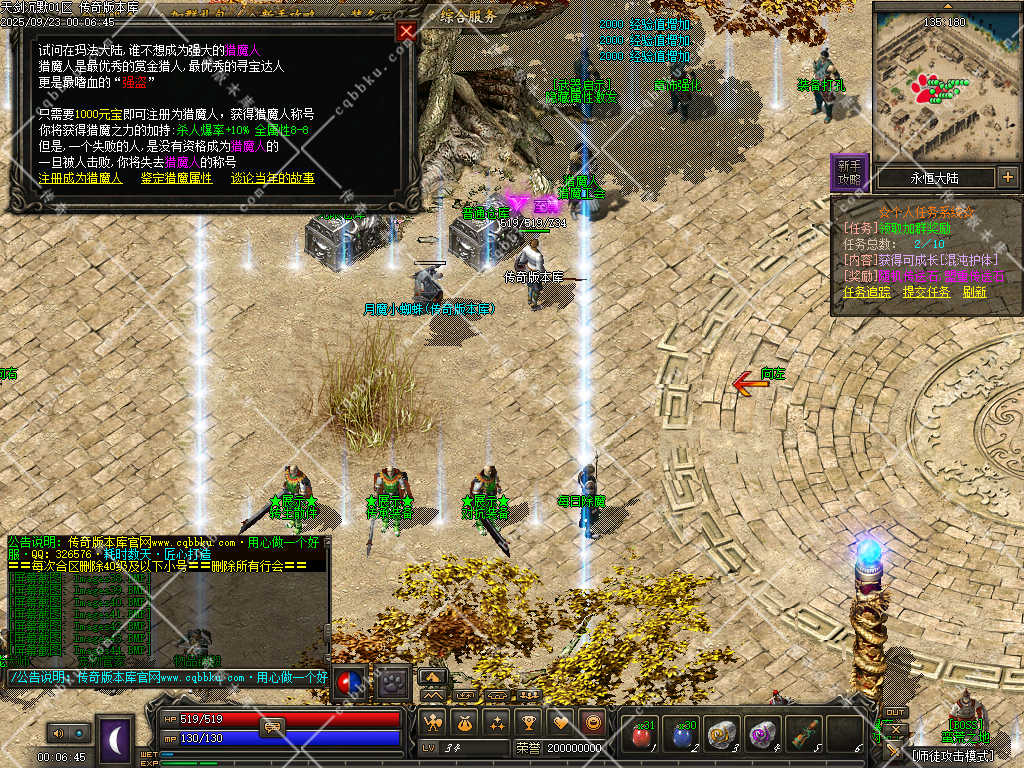Viewport: 1024px width, 768px height.
Task: Pick 谈论当年的故事 dialogue option
Action: click(x=272, y=178)
